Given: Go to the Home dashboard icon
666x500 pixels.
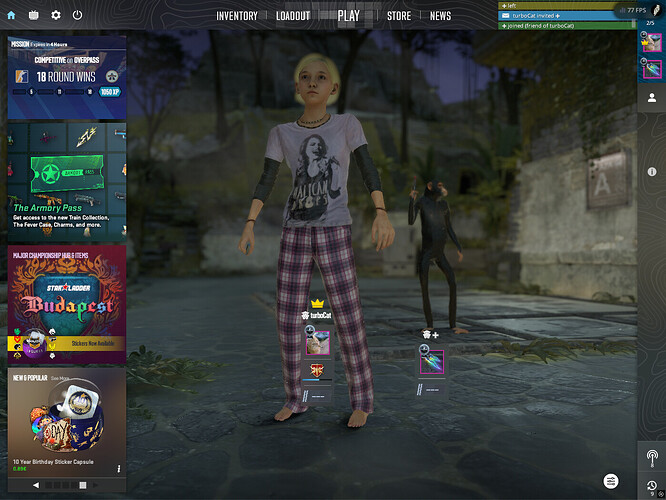Looking at the screenshot, I should (11, 16).
